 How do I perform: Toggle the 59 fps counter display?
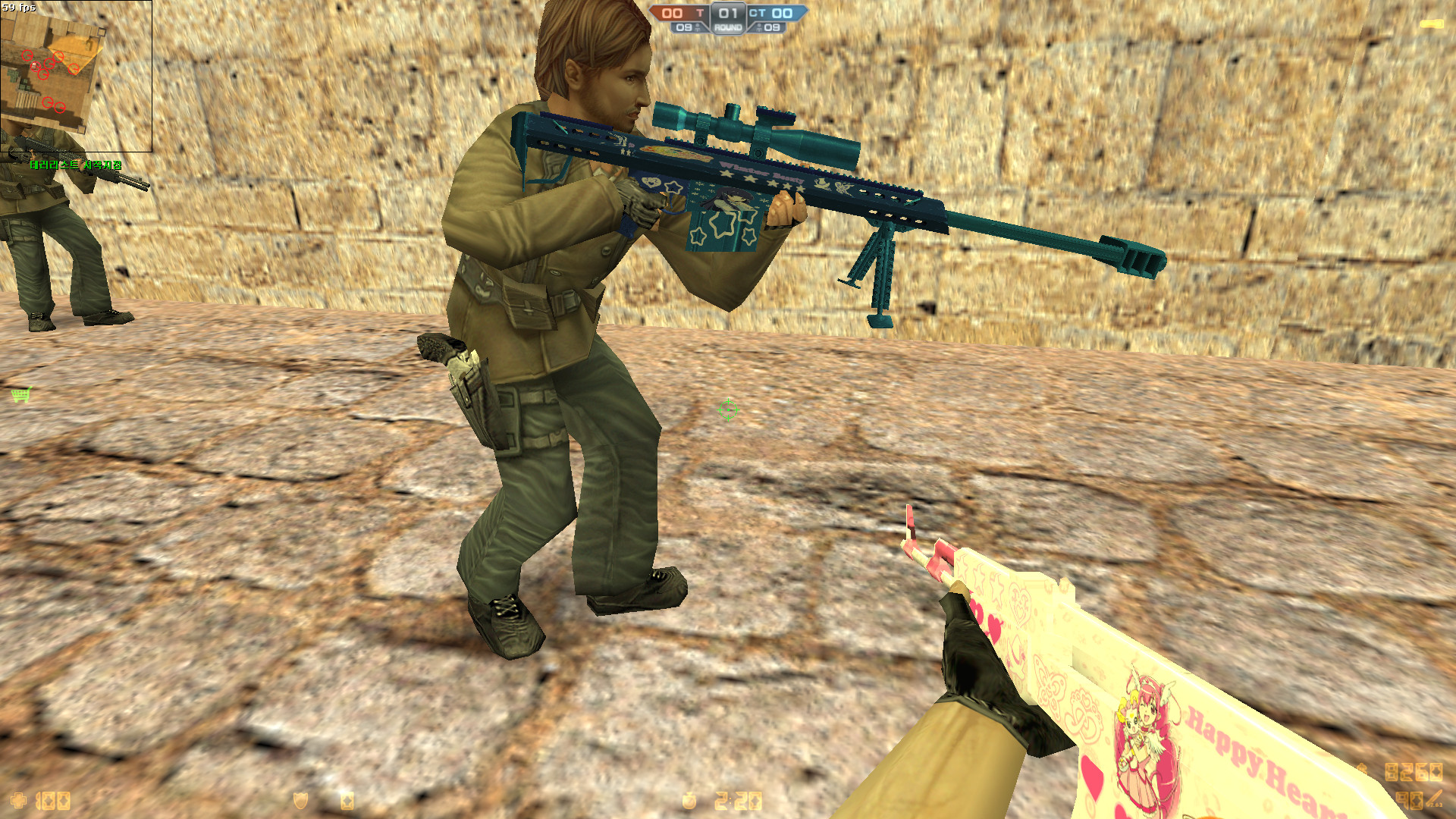coord(19,6)
